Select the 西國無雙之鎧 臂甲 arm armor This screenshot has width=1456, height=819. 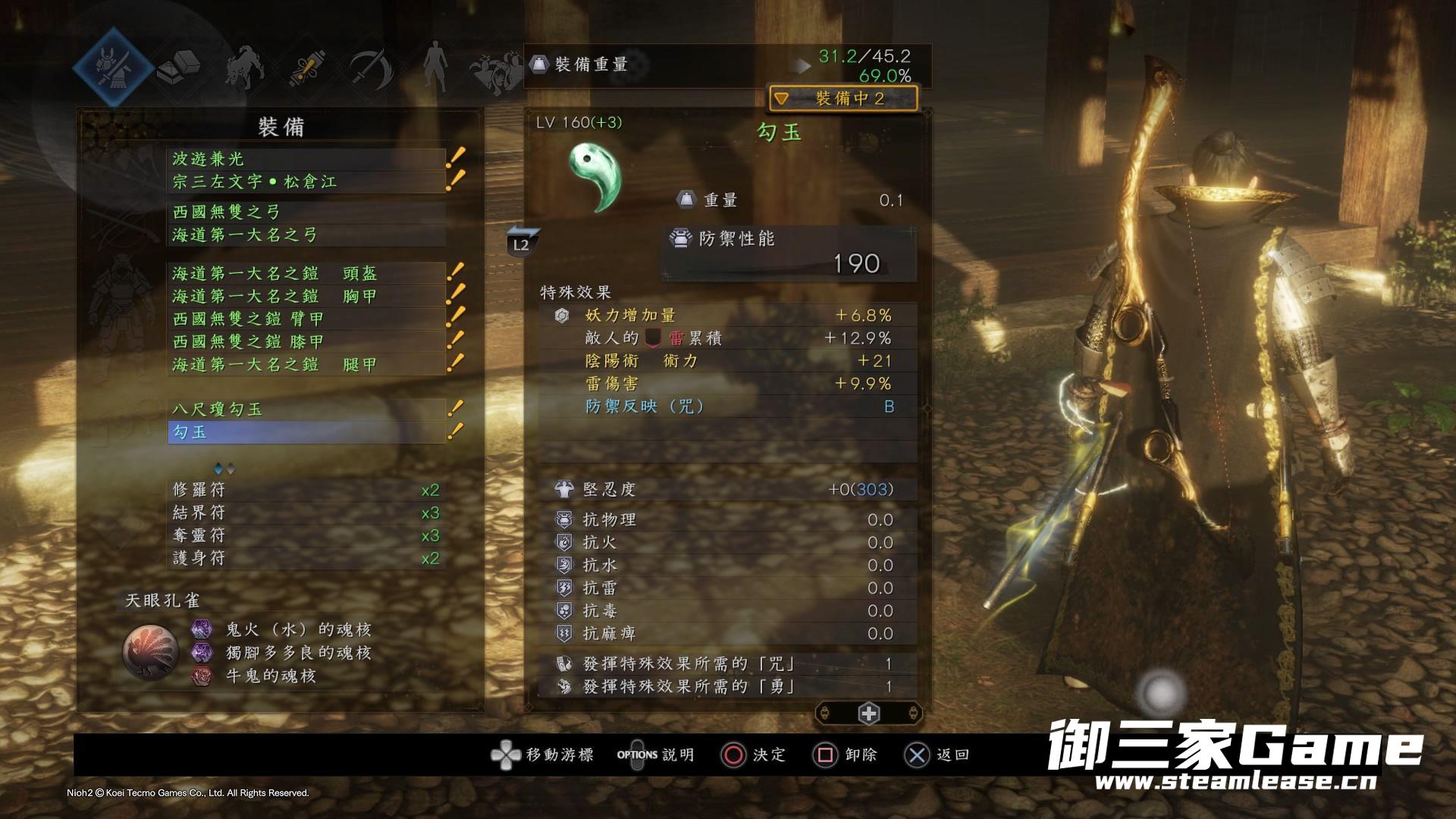pos(306,318)
